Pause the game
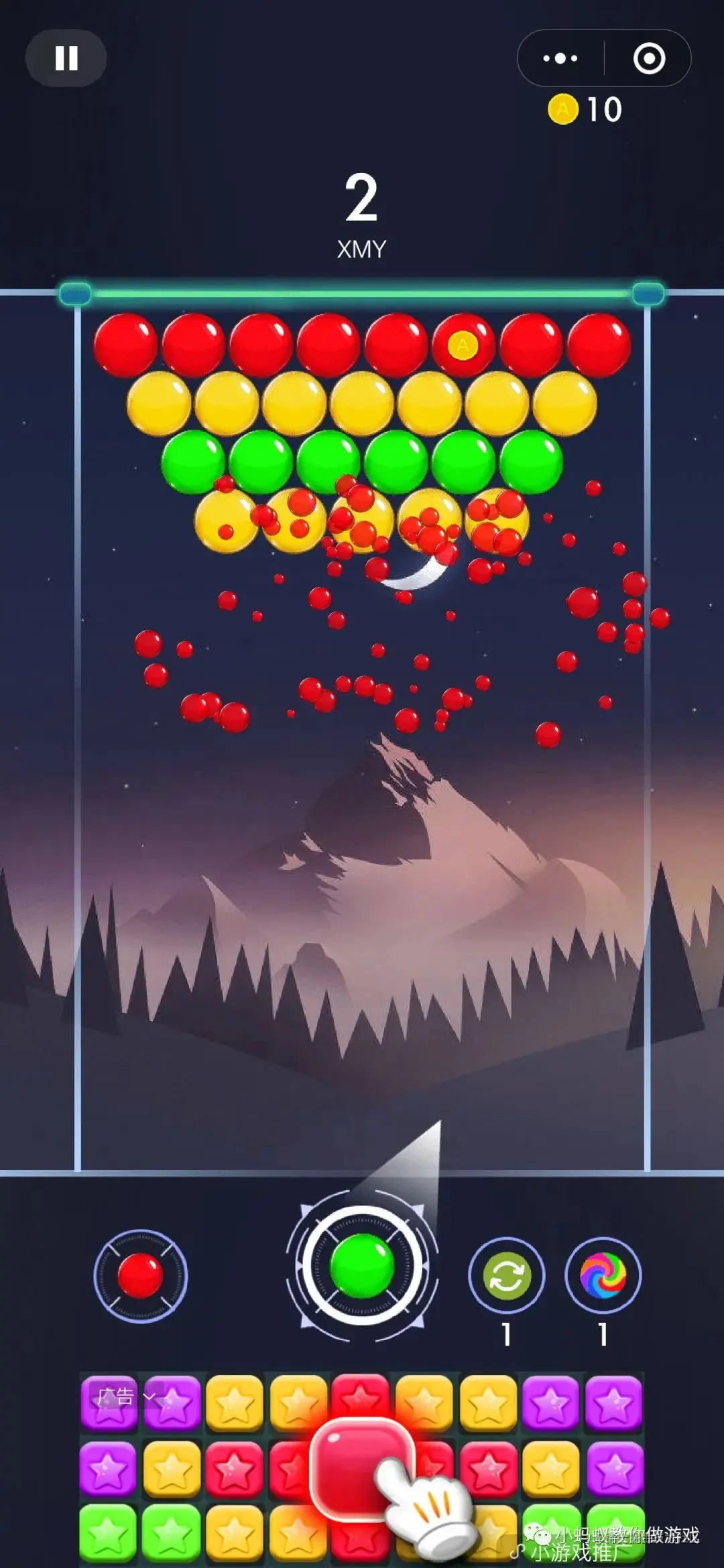The image size is (724, 1568). pyautogui.click(x=66, y=58)
